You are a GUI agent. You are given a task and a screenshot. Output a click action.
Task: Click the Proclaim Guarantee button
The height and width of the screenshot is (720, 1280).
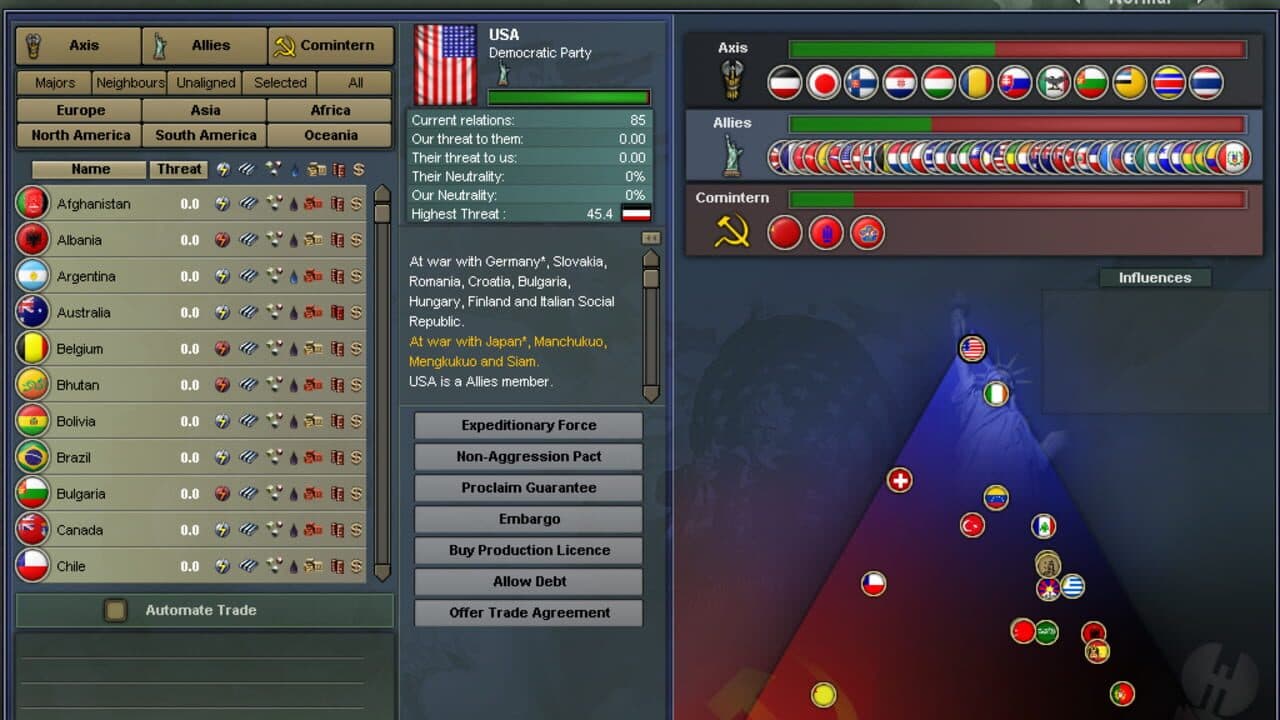(527, 488)
